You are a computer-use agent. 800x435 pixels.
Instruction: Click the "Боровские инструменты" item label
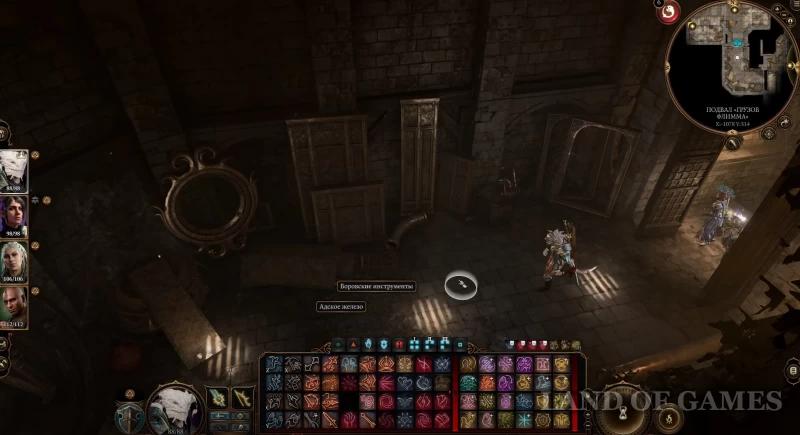pyautogui.click(x=375, y=286)
